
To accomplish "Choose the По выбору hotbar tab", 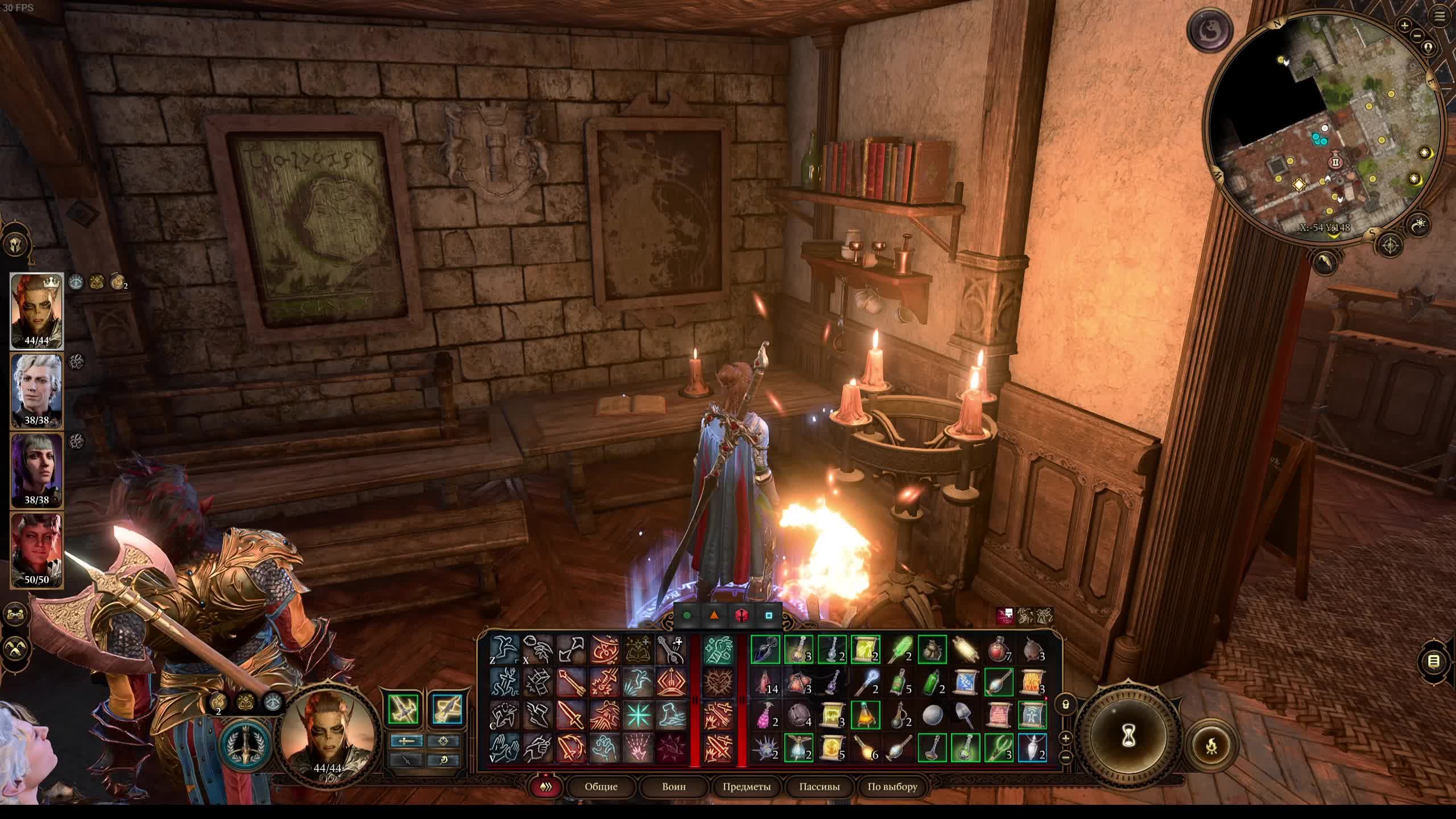I will point(892,787).
